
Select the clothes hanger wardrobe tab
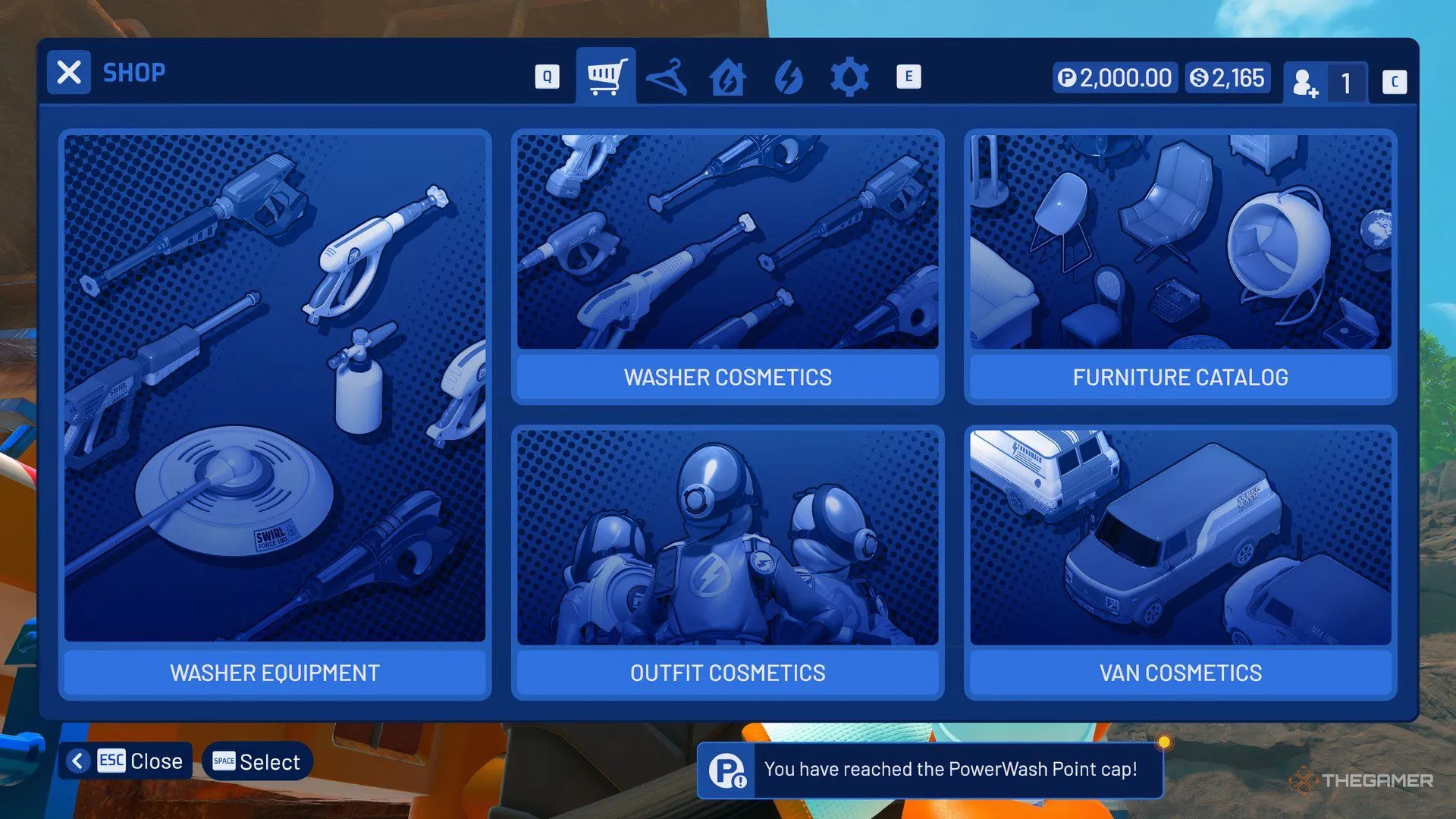click(x=667, y=76)
